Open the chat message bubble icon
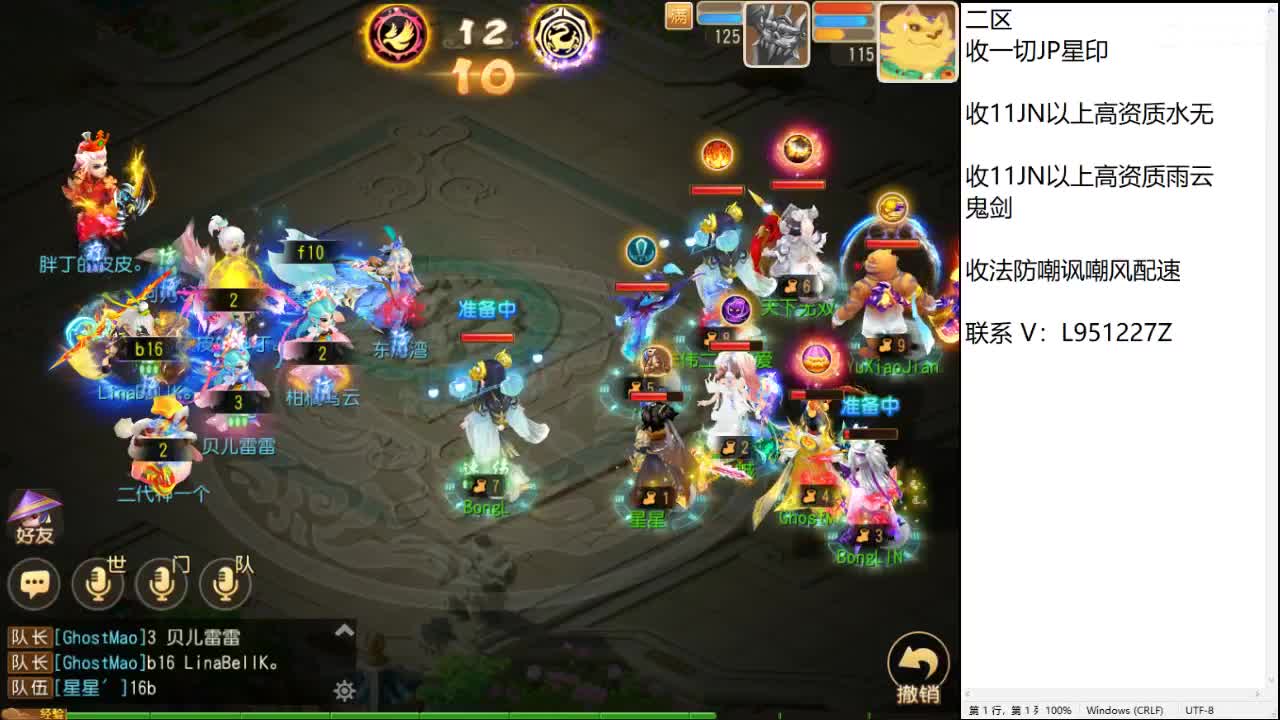1280x720 pixels. pyautogui.click(x=33, y=584)
